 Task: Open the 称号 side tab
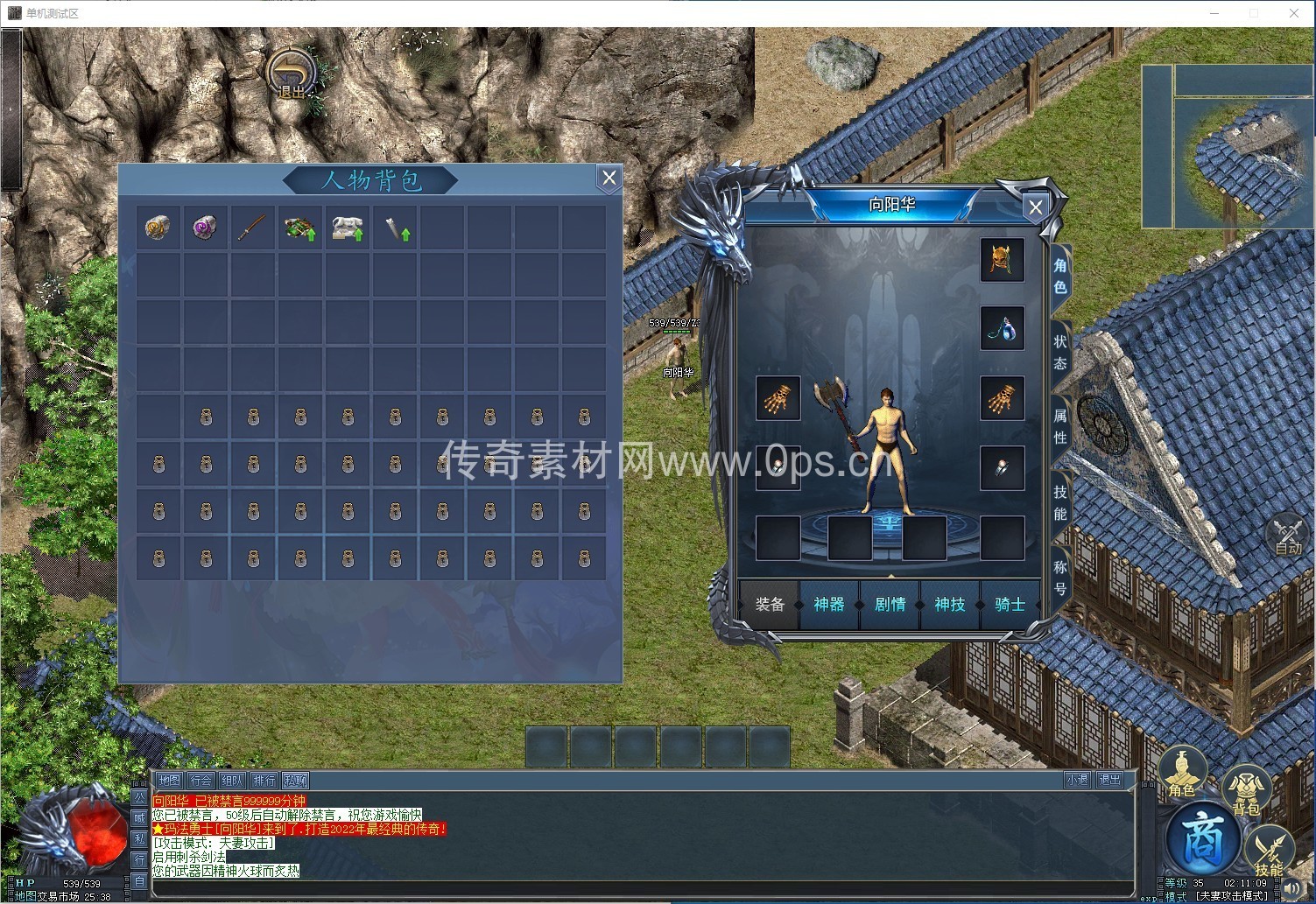[x=1060, y=578]
